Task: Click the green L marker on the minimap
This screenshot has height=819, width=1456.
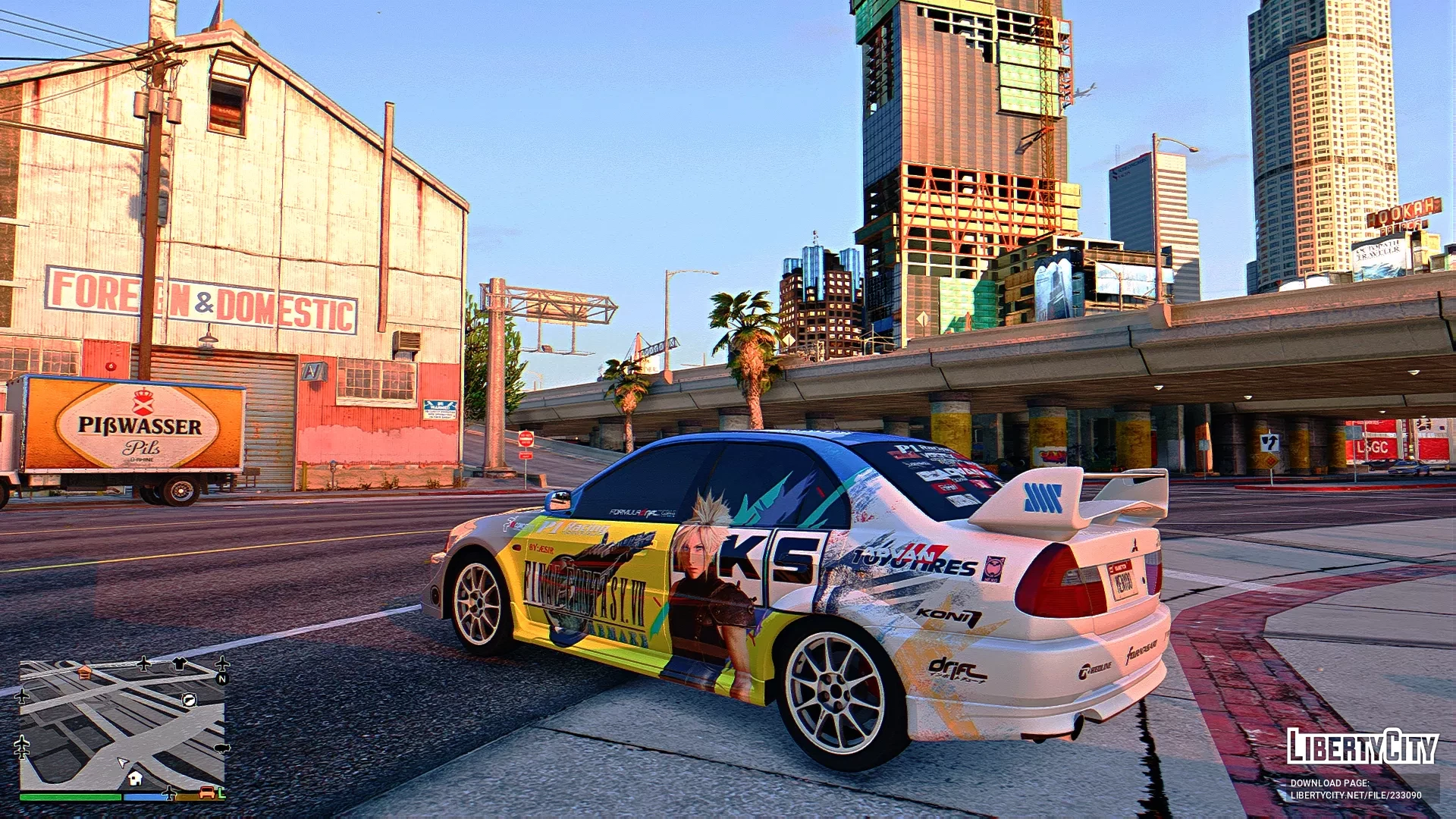Action: [x=221, y=793]
